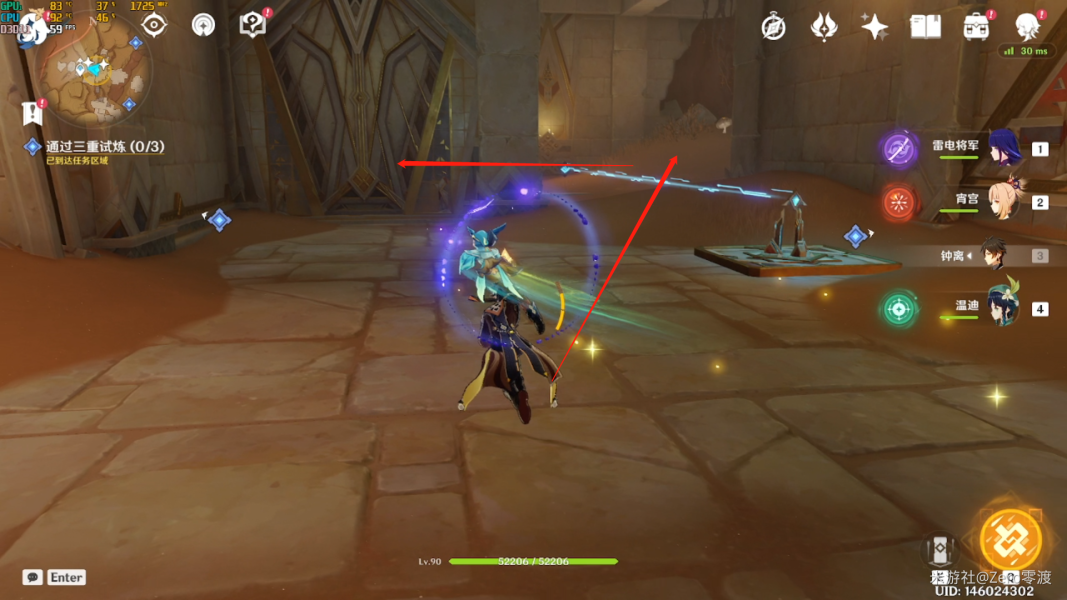Open the Paimon main menu

point(32,26)
